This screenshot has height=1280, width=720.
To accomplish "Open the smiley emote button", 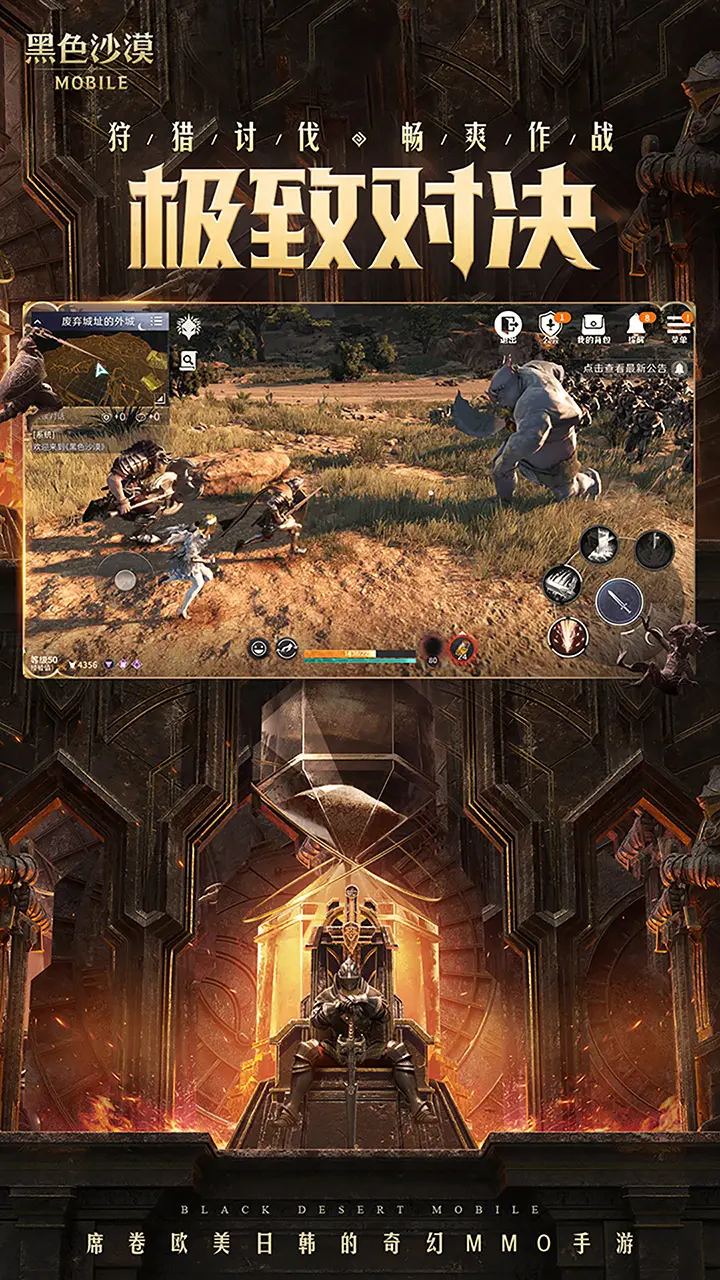I will click(258, 649).
